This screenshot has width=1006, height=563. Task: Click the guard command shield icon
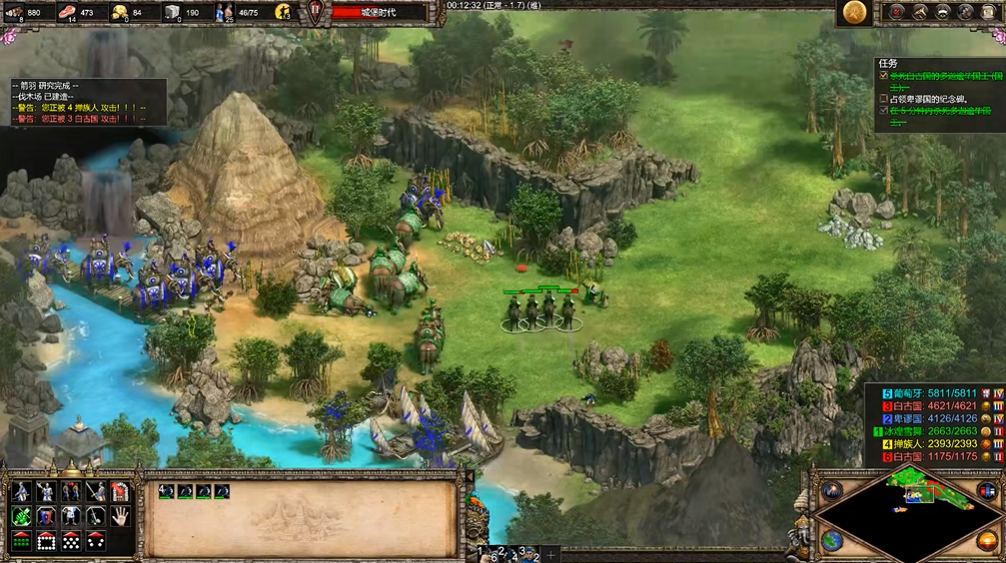click(46, 516)
